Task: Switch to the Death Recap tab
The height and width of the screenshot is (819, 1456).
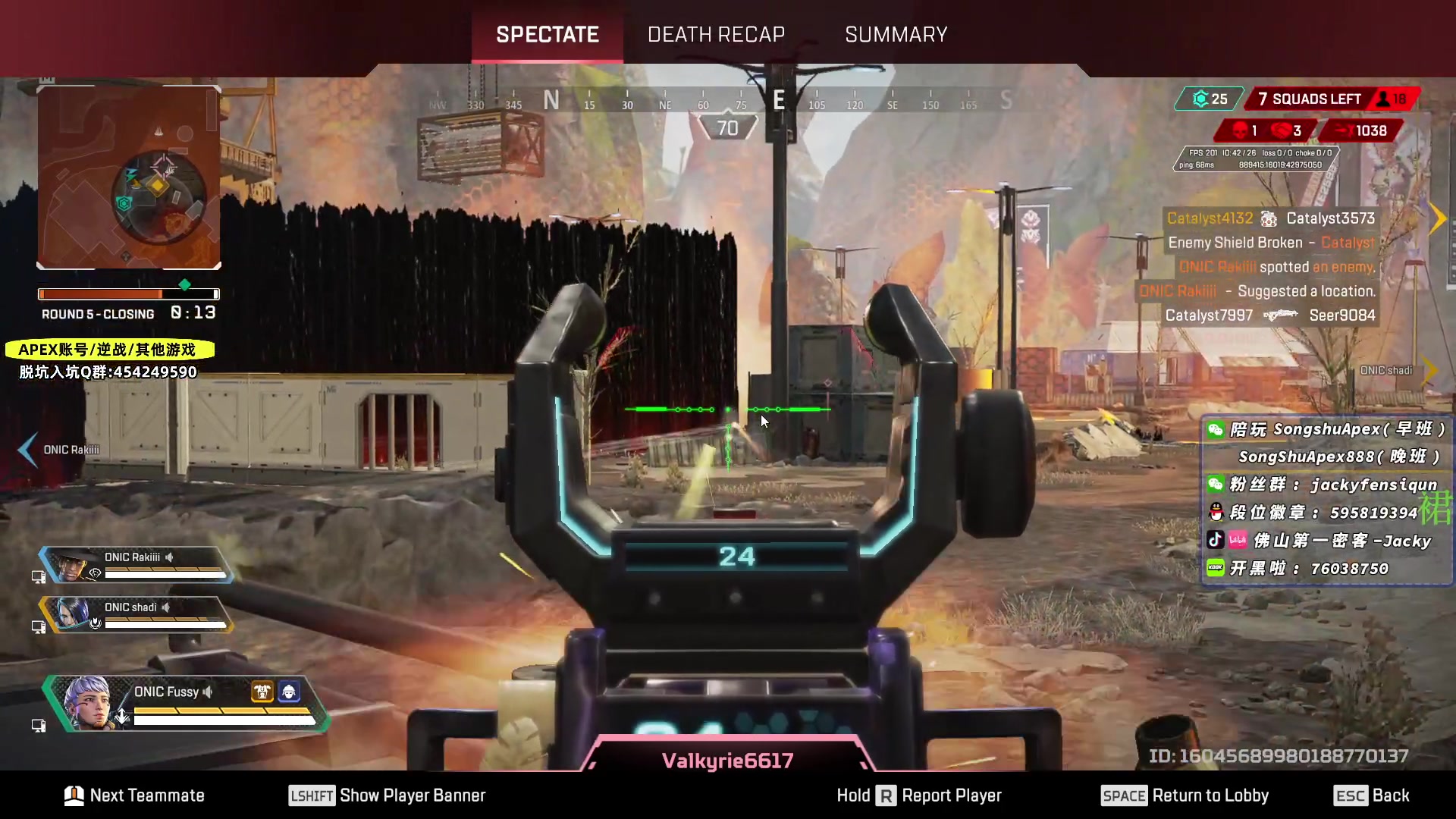Action: 716,35
